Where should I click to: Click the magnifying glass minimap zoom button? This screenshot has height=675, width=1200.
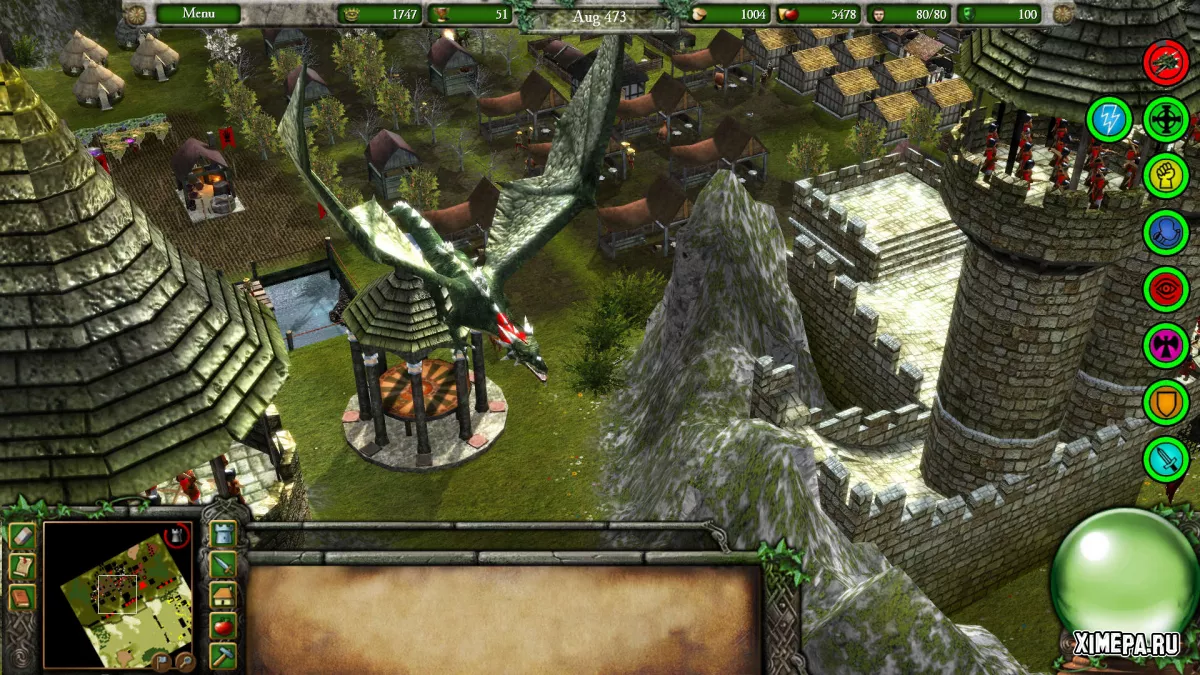tap(183, 660)
